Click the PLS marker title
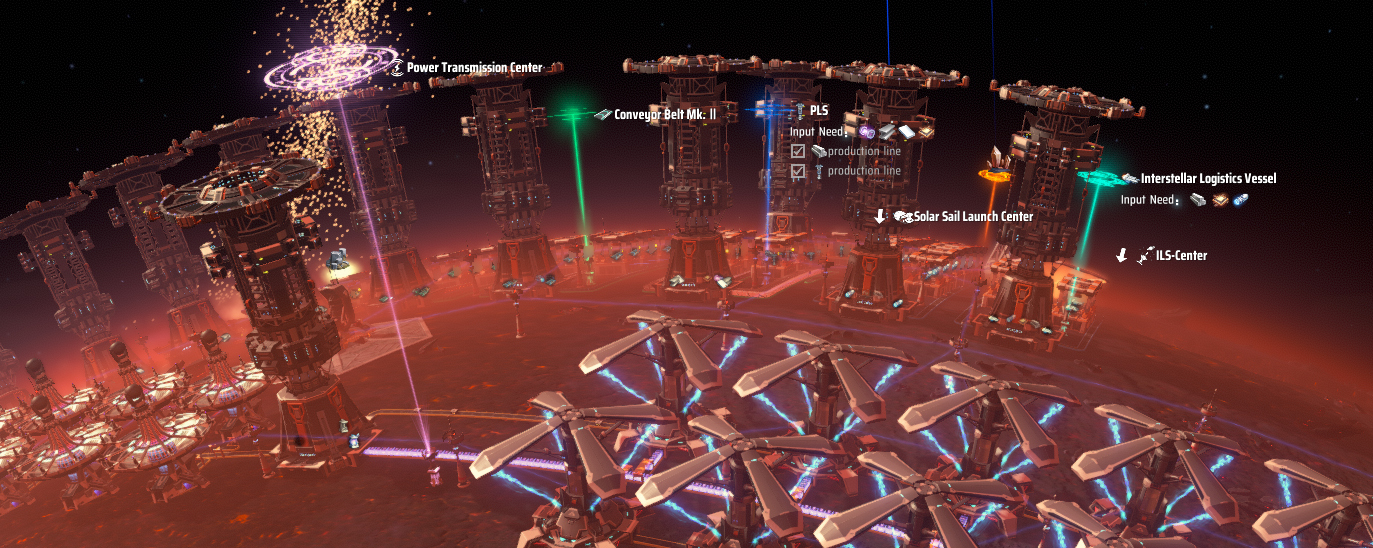The width and height of the screenshot is (1373, 548). point(818,110)
